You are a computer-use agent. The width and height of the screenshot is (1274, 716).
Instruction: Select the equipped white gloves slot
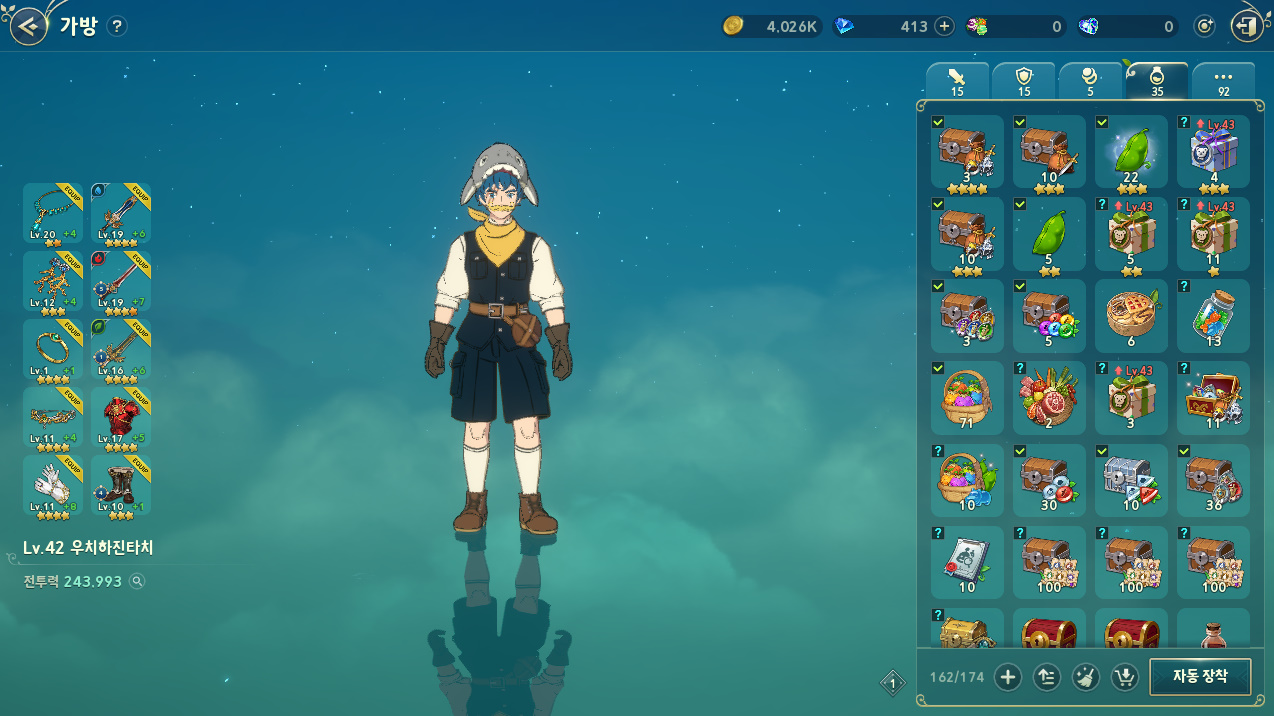tap(53, 485)
